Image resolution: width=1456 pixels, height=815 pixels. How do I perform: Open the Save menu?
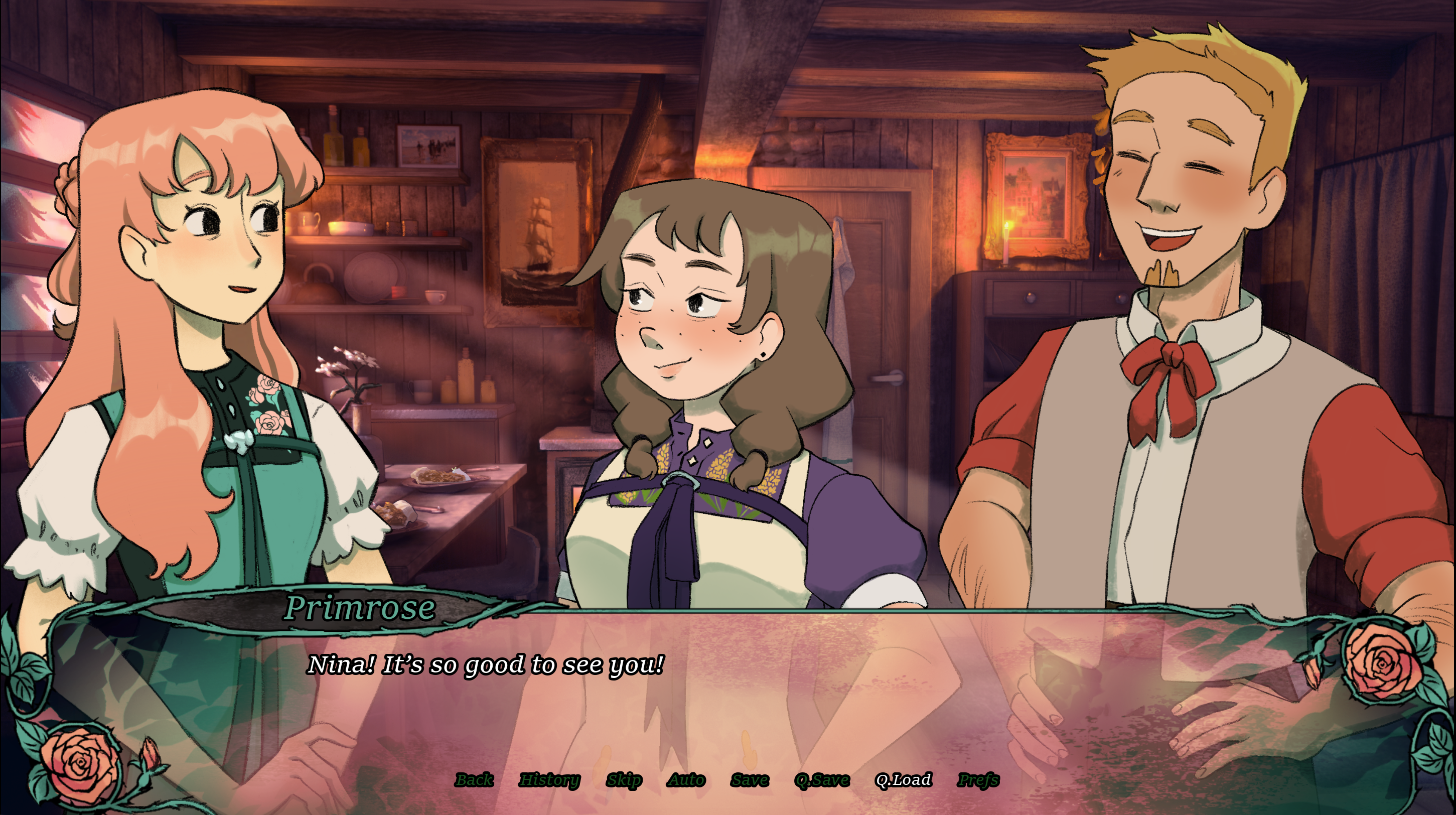point(750,780)
